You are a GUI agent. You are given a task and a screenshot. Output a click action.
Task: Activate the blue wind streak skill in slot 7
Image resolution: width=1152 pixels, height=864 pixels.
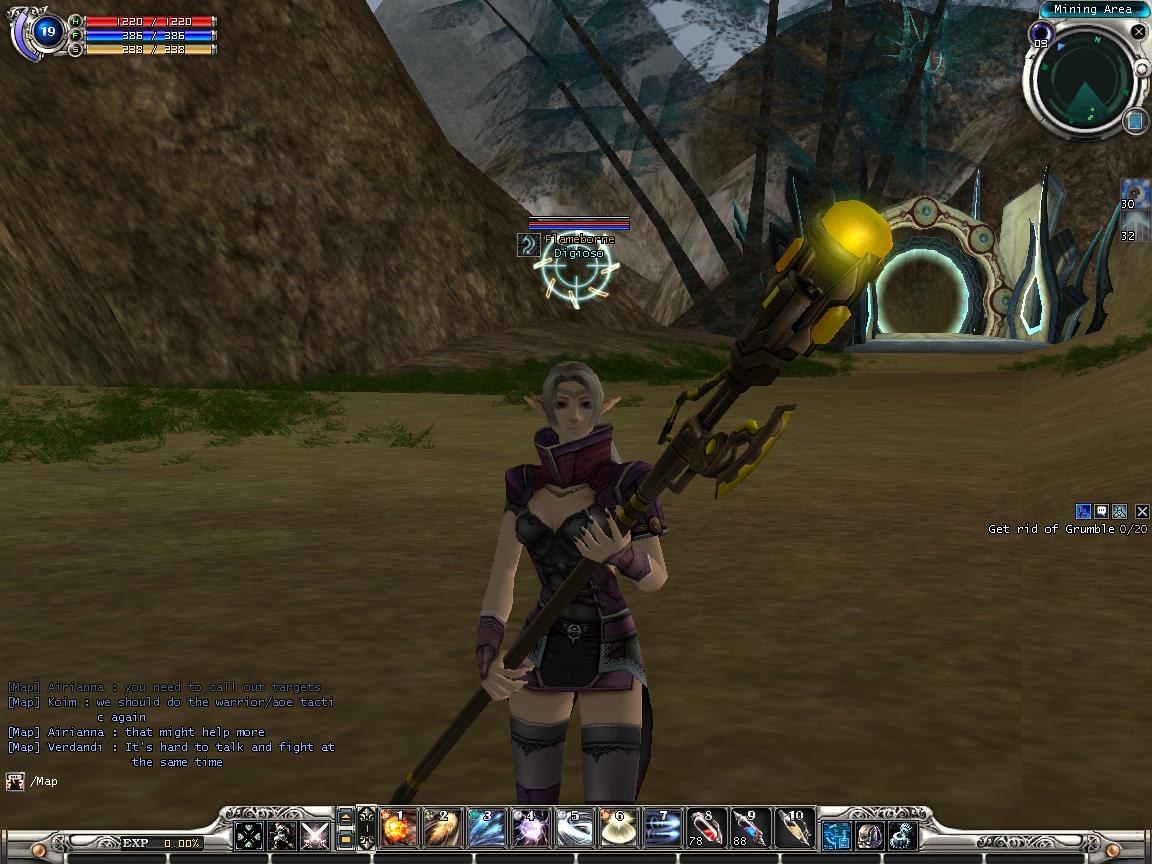(662, 828)
